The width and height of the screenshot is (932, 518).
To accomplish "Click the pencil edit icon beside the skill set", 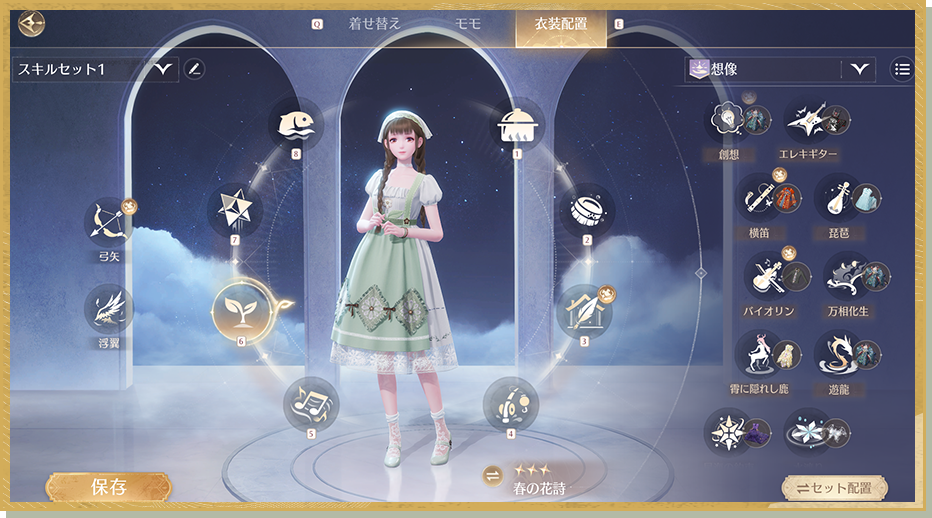I will (x=195, y=69).
